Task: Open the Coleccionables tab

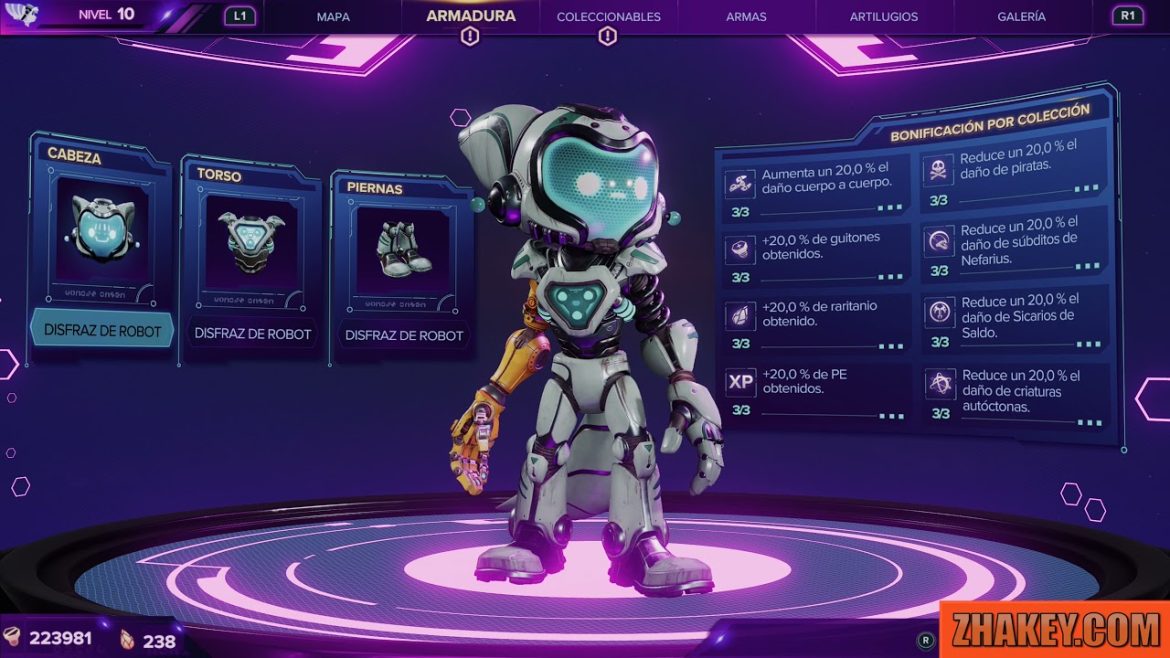Action: [x=608, y=17]
